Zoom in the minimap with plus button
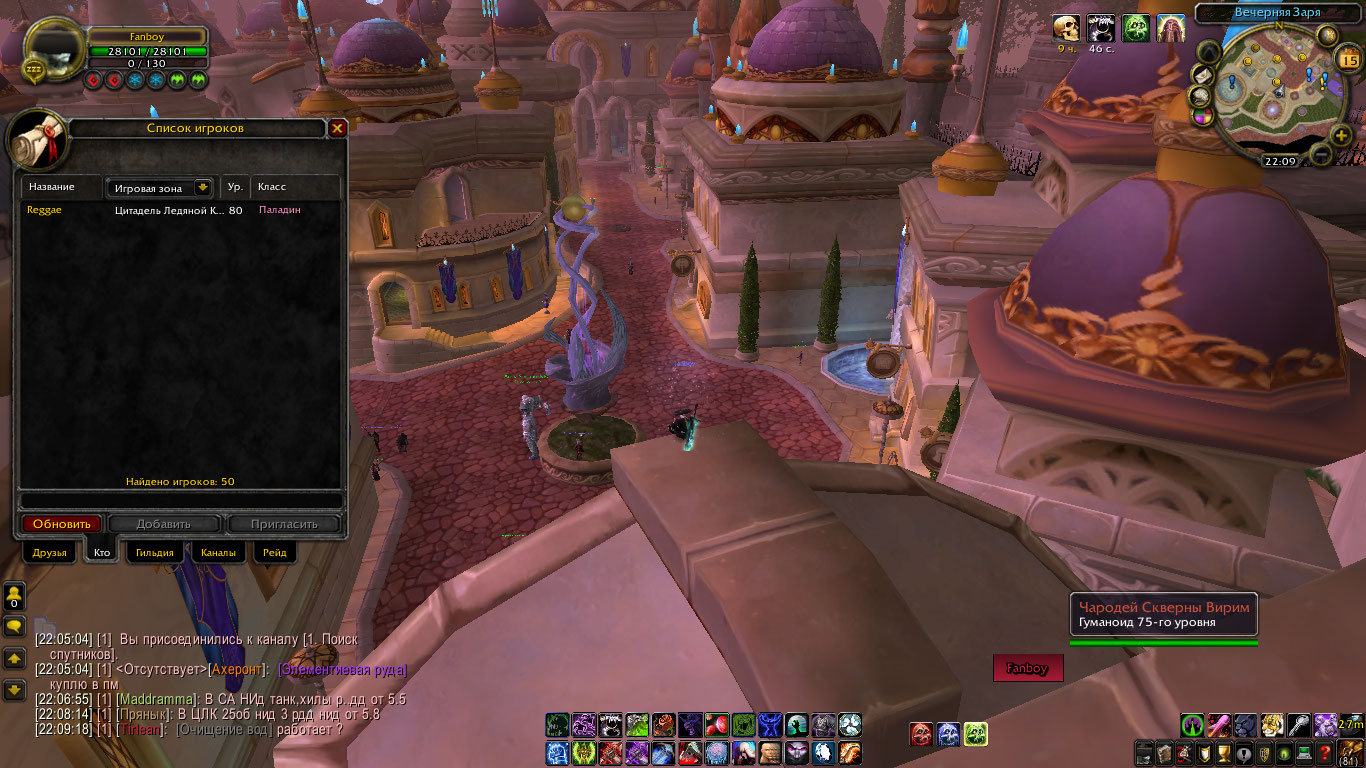1366x768 pixels. coord(1341,133)
